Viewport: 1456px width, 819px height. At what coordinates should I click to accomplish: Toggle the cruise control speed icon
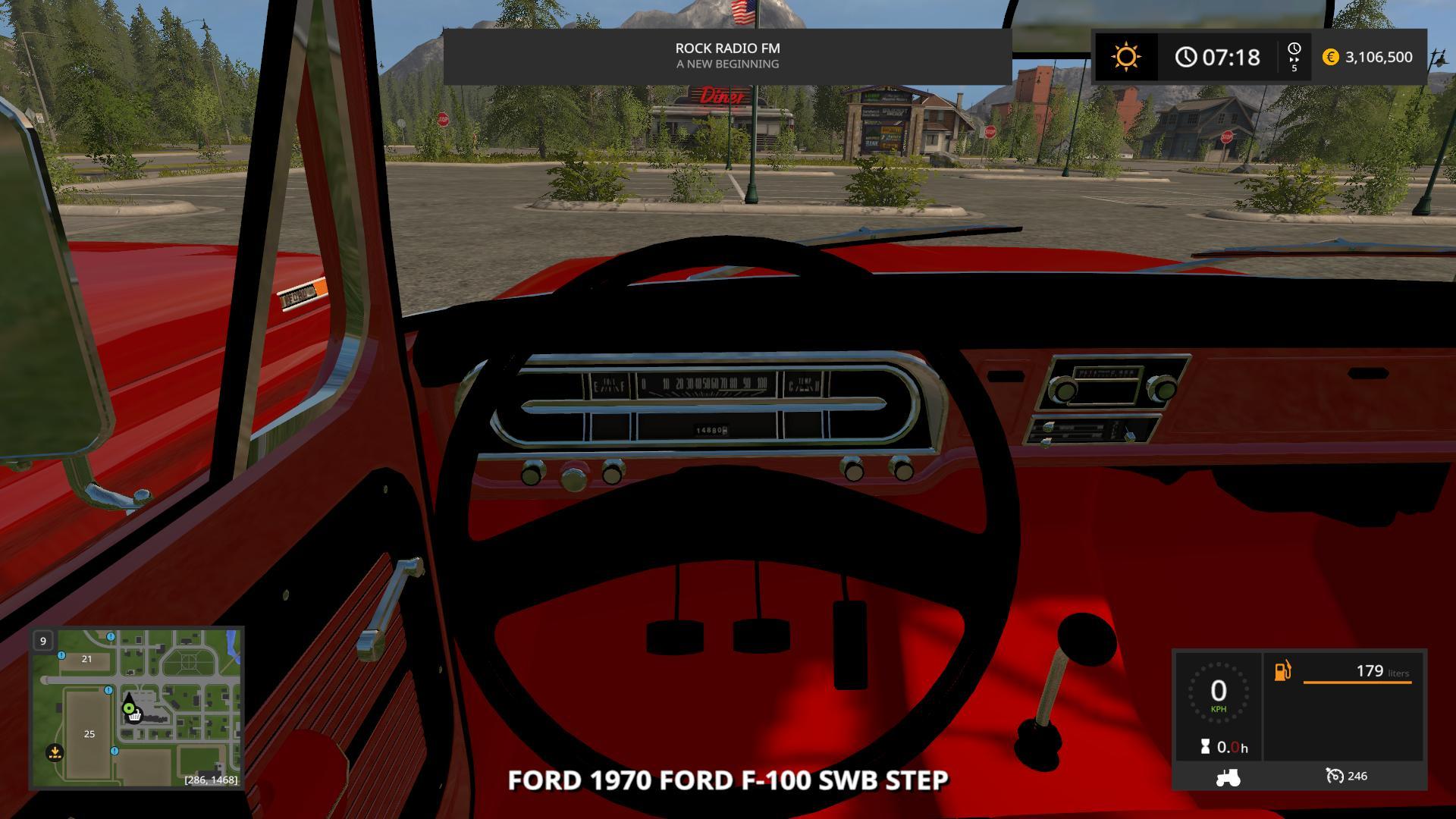(1334, 776)
